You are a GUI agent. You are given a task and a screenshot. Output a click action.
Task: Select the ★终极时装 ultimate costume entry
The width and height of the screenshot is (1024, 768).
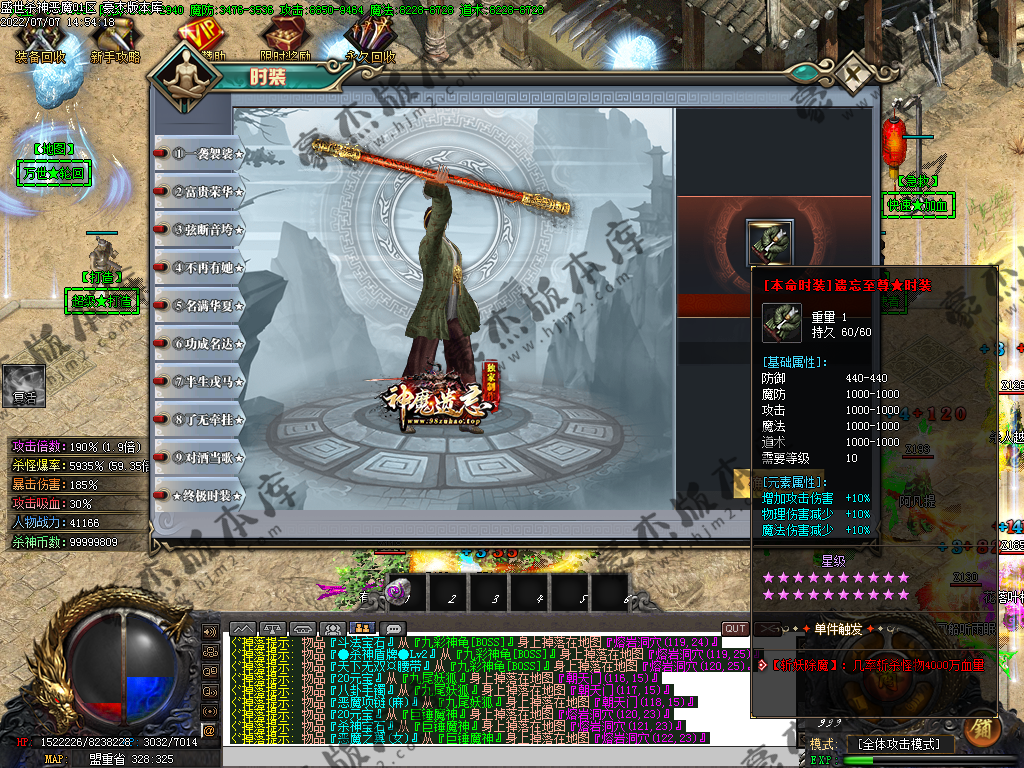(x=200, y=495)
